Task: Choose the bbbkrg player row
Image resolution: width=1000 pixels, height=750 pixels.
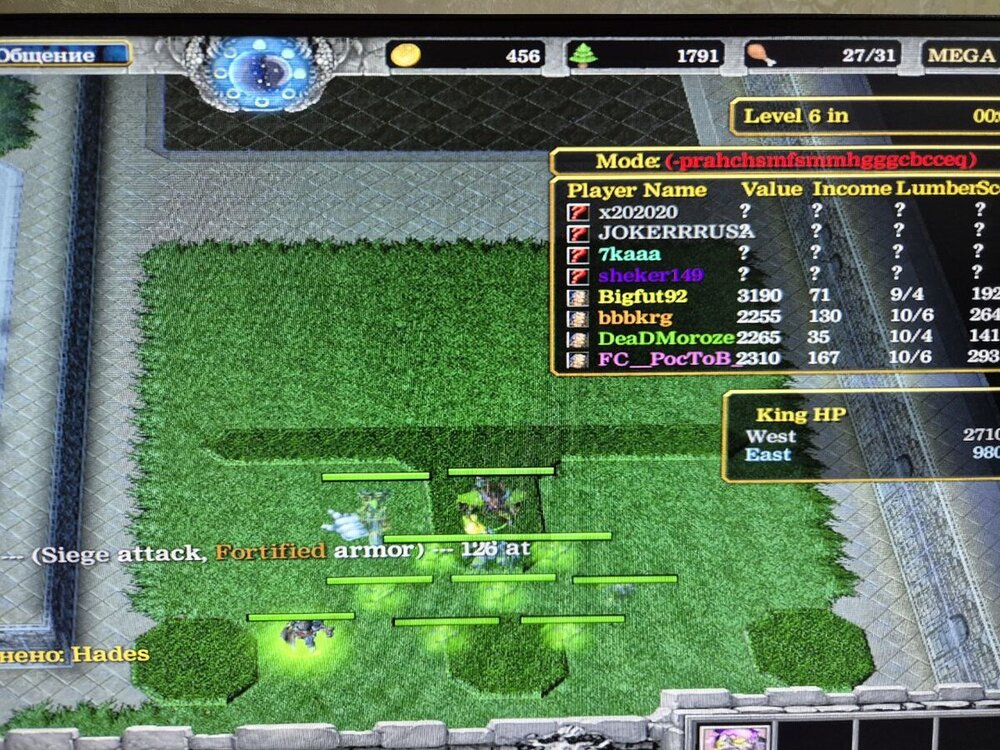Action: [635, 317]
